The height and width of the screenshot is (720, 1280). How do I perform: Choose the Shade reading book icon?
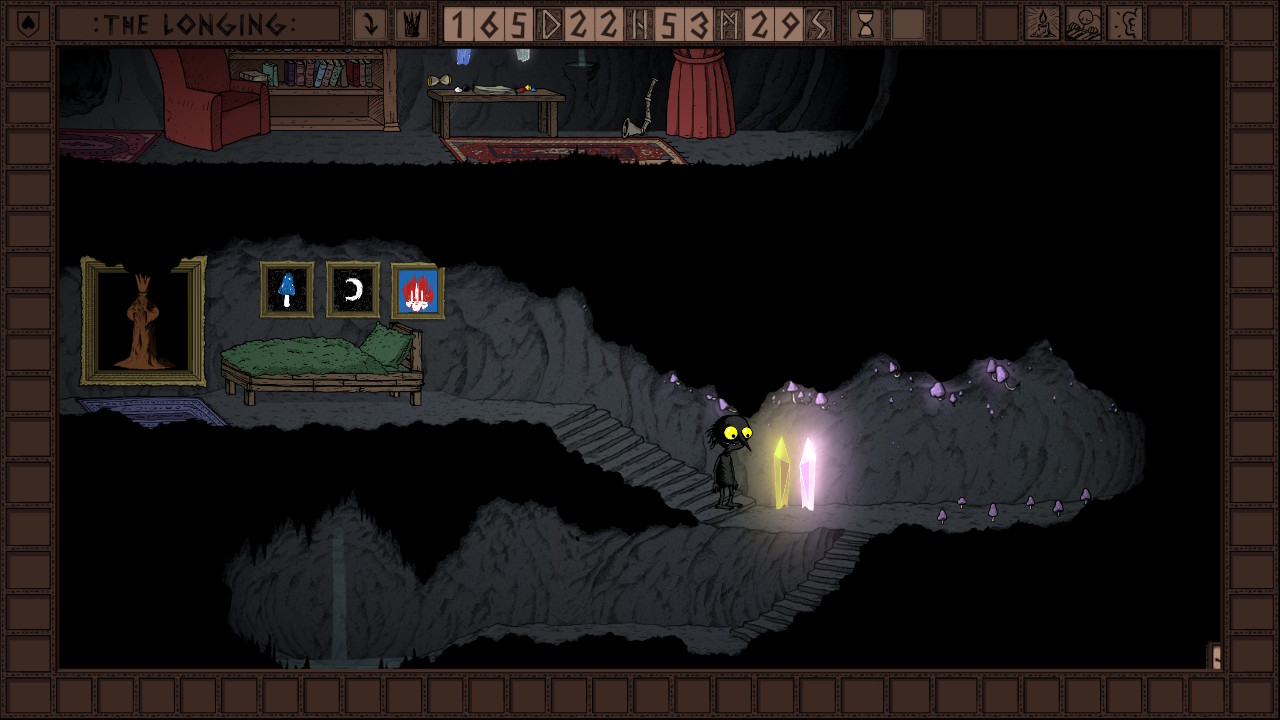1083,24
